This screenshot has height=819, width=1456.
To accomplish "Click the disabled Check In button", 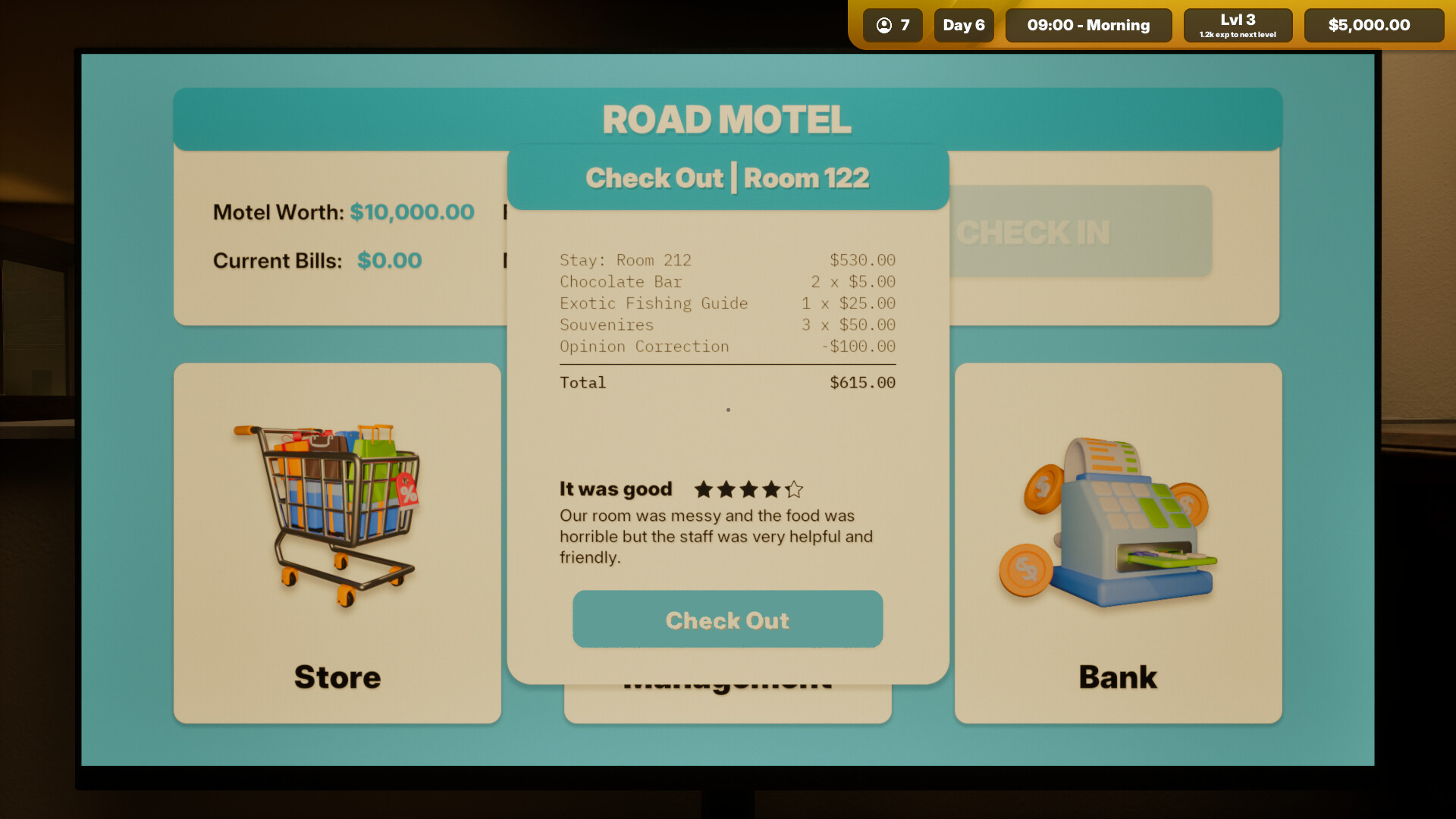I will click(1034, 232).
